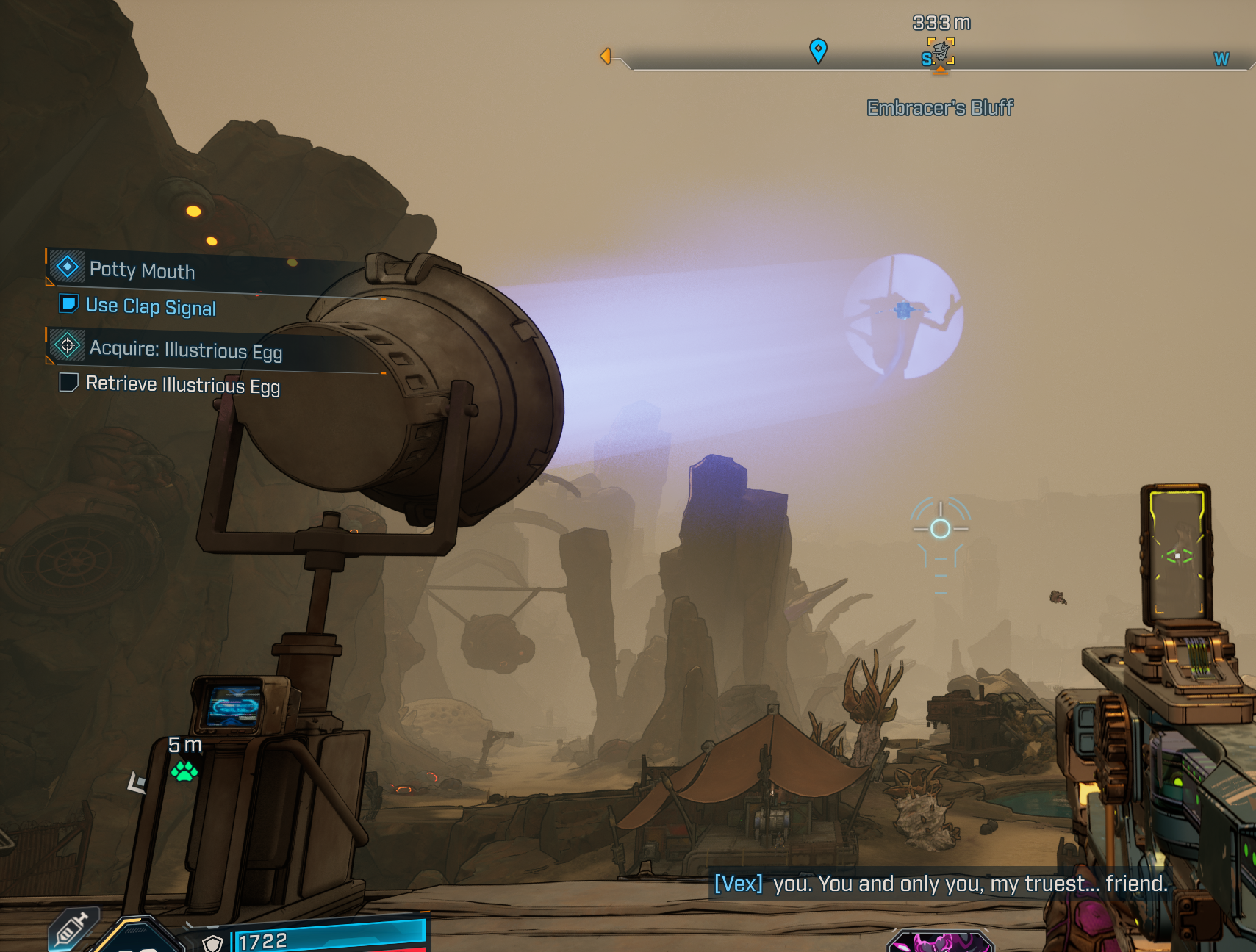Click the Use Clap Signal objective
The height and width of the screenshot is (952, 1256).
(x=151, y=306)
